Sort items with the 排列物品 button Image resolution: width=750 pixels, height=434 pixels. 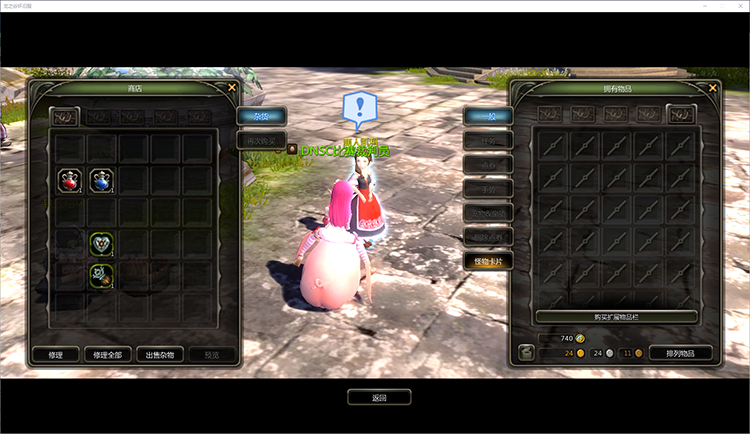pyautogui.click(x=680, y=353)
